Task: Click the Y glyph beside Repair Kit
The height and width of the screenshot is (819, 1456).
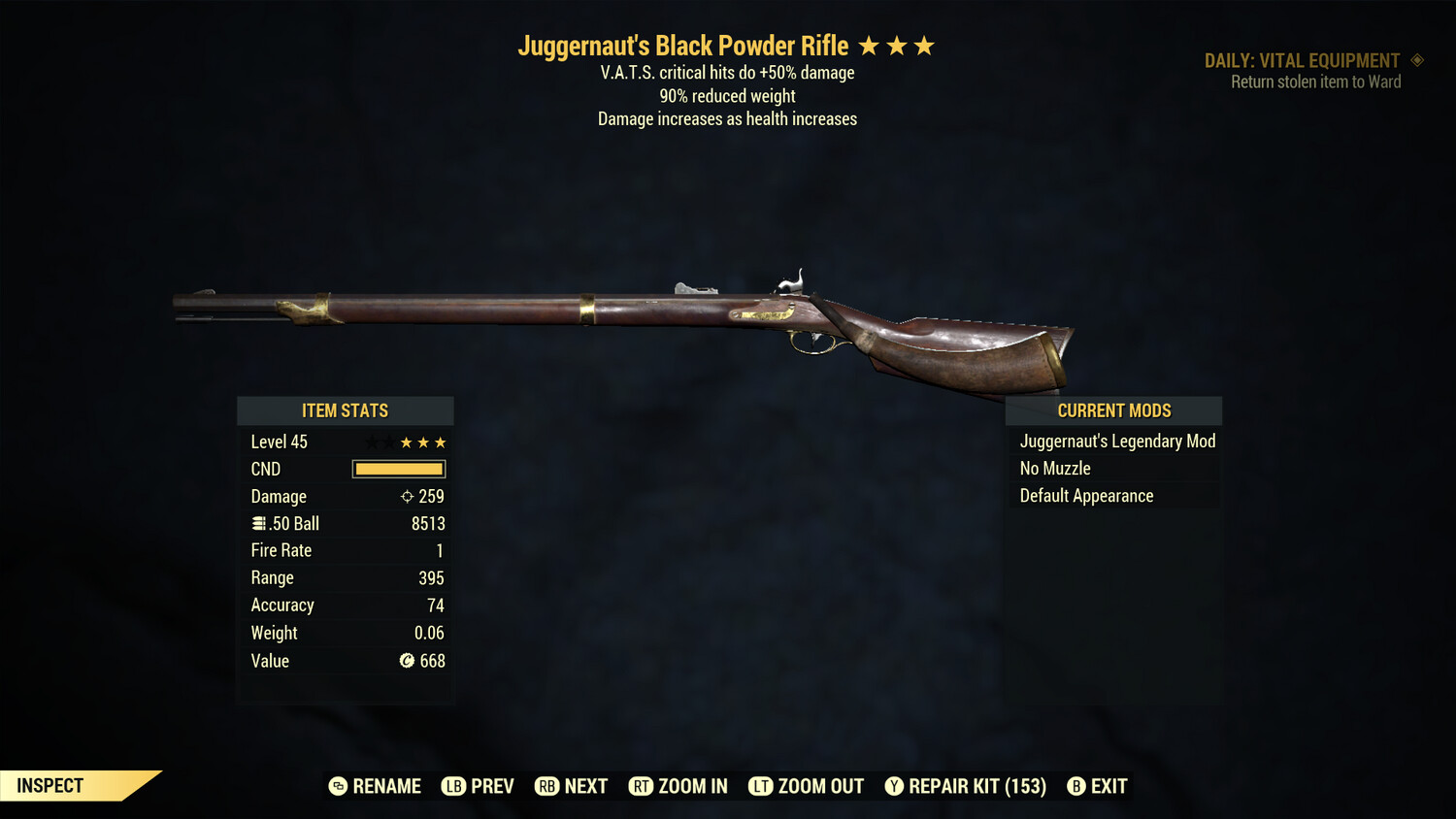Action: click(894, 786)
